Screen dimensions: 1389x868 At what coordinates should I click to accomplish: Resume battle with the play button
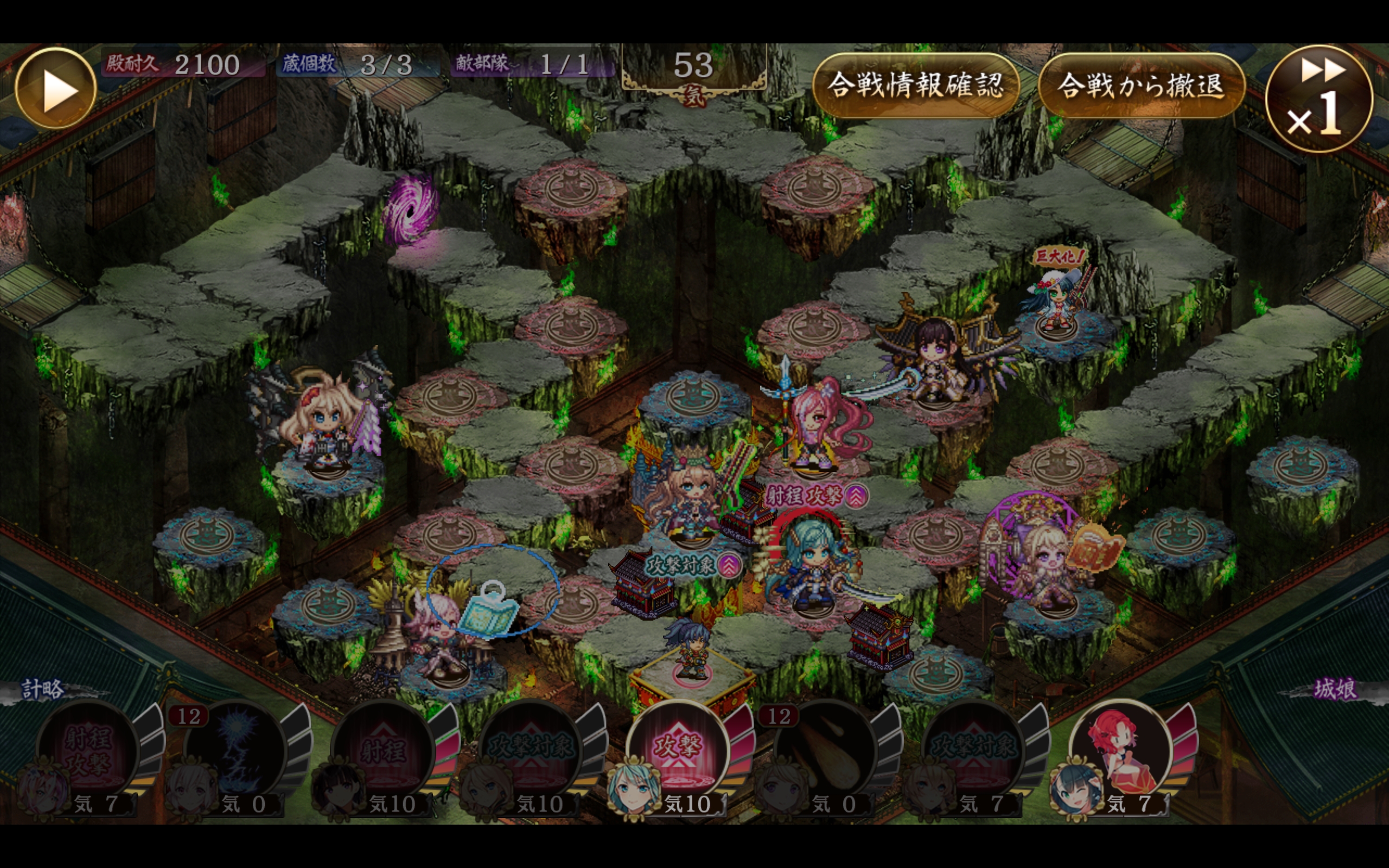pyautogui.click(x=56, y=89)
